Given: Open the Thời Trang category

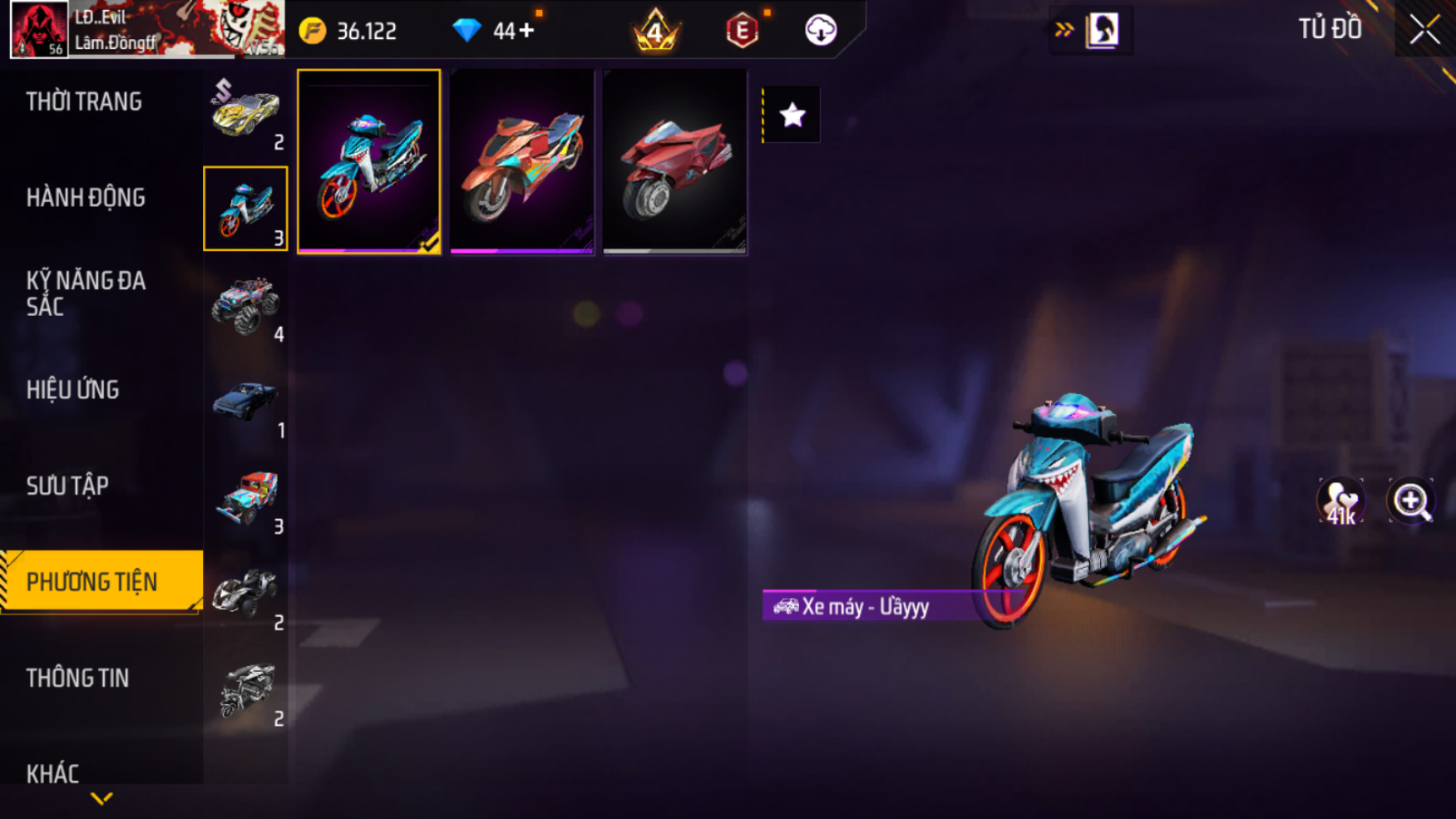Looking at the screenshot, I should [84, 101].
